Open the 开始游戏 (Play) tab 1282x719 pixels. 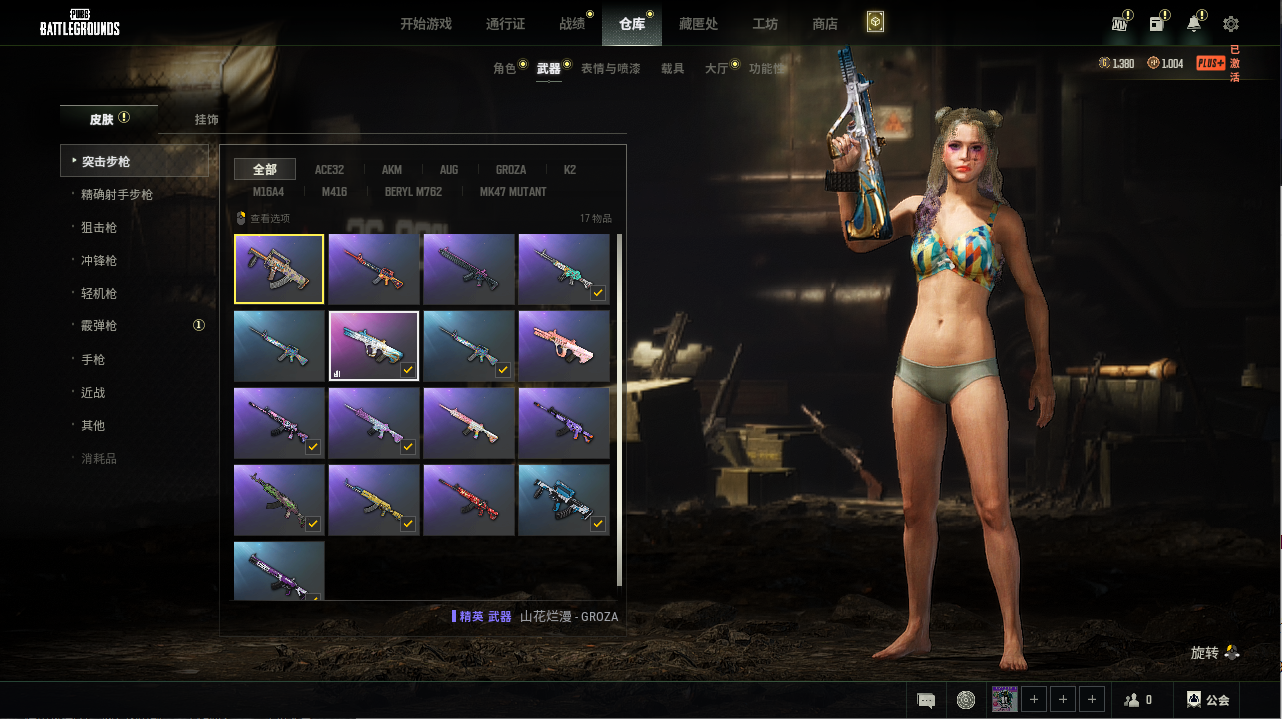point(426,24)
